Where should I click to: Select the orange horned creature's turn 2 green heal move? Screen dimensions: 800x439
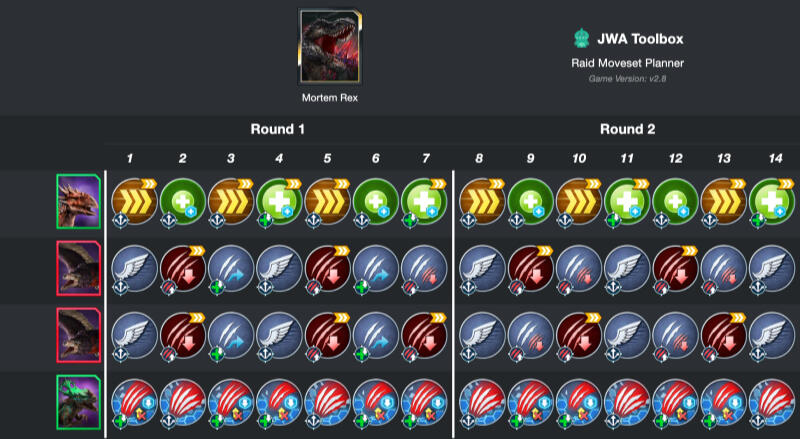pyautogui.click(x=181, y=199)
